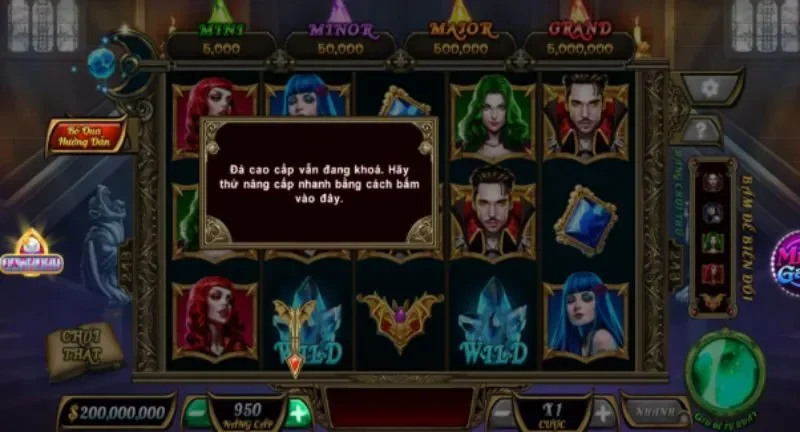Open the 'Chơi Thật' real play book

84,346
